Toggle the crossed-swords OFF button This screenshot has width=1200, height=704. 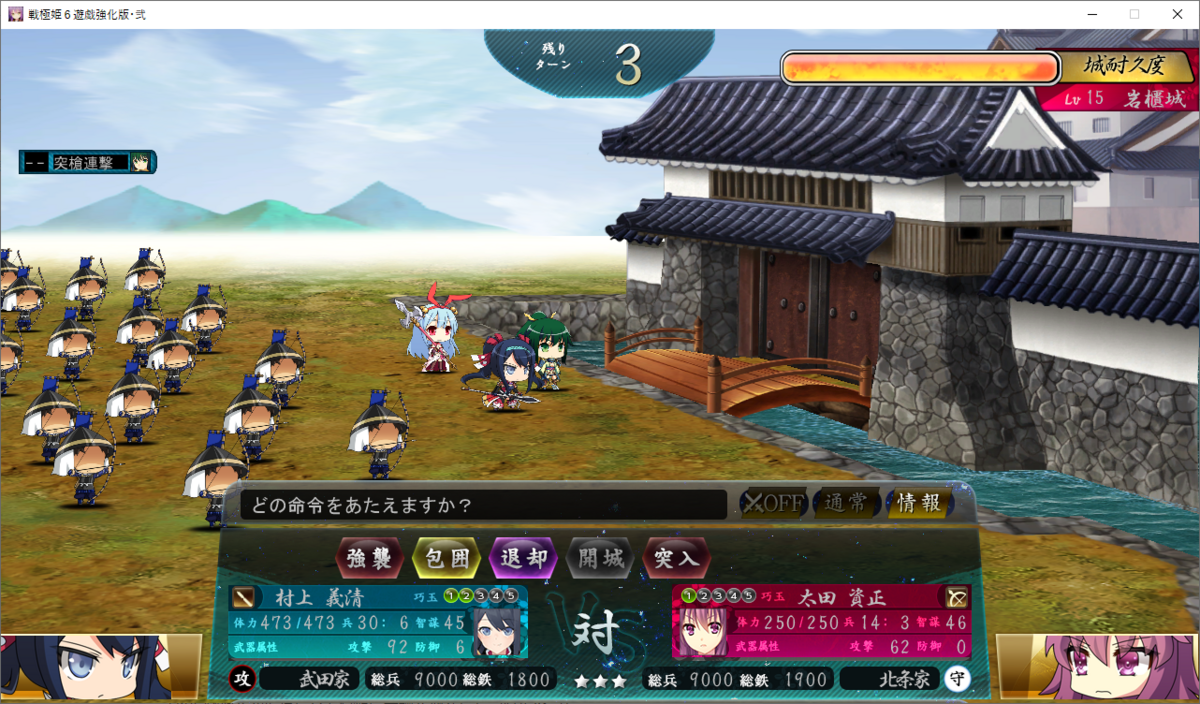pos(772,503)
